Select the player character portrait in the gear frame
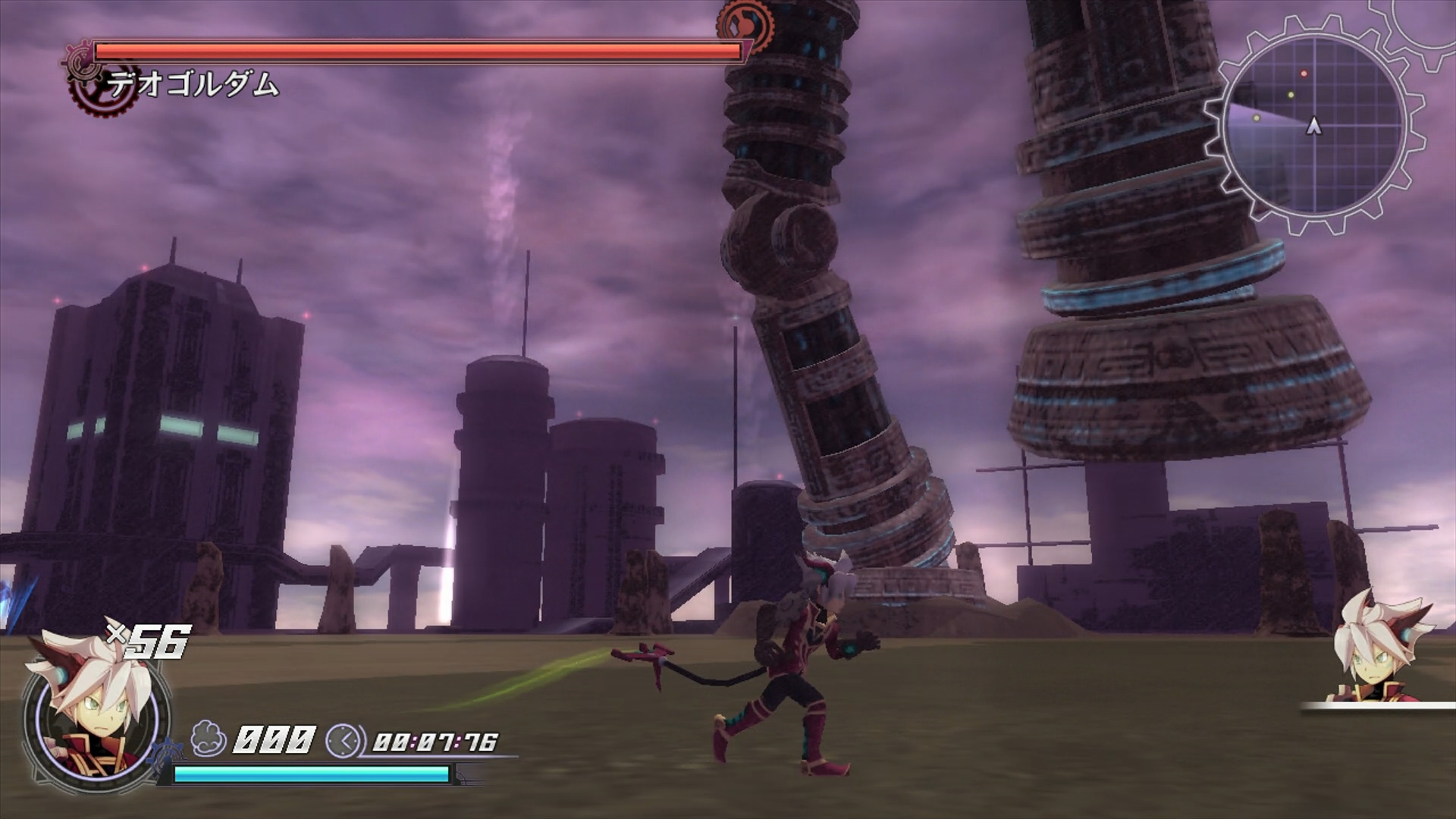 [x=93, y=711]
